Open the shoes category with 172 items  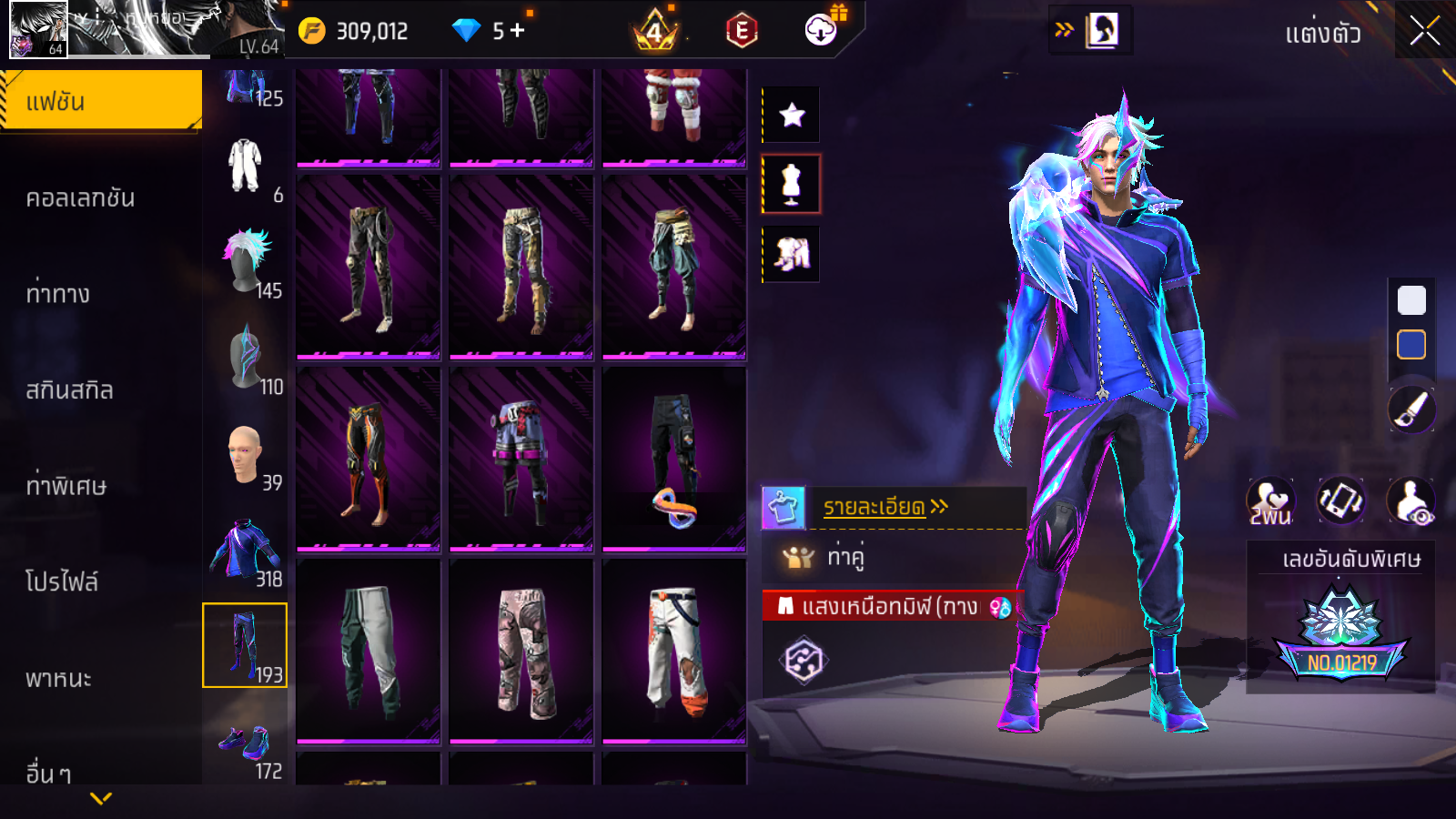point(246,746)
